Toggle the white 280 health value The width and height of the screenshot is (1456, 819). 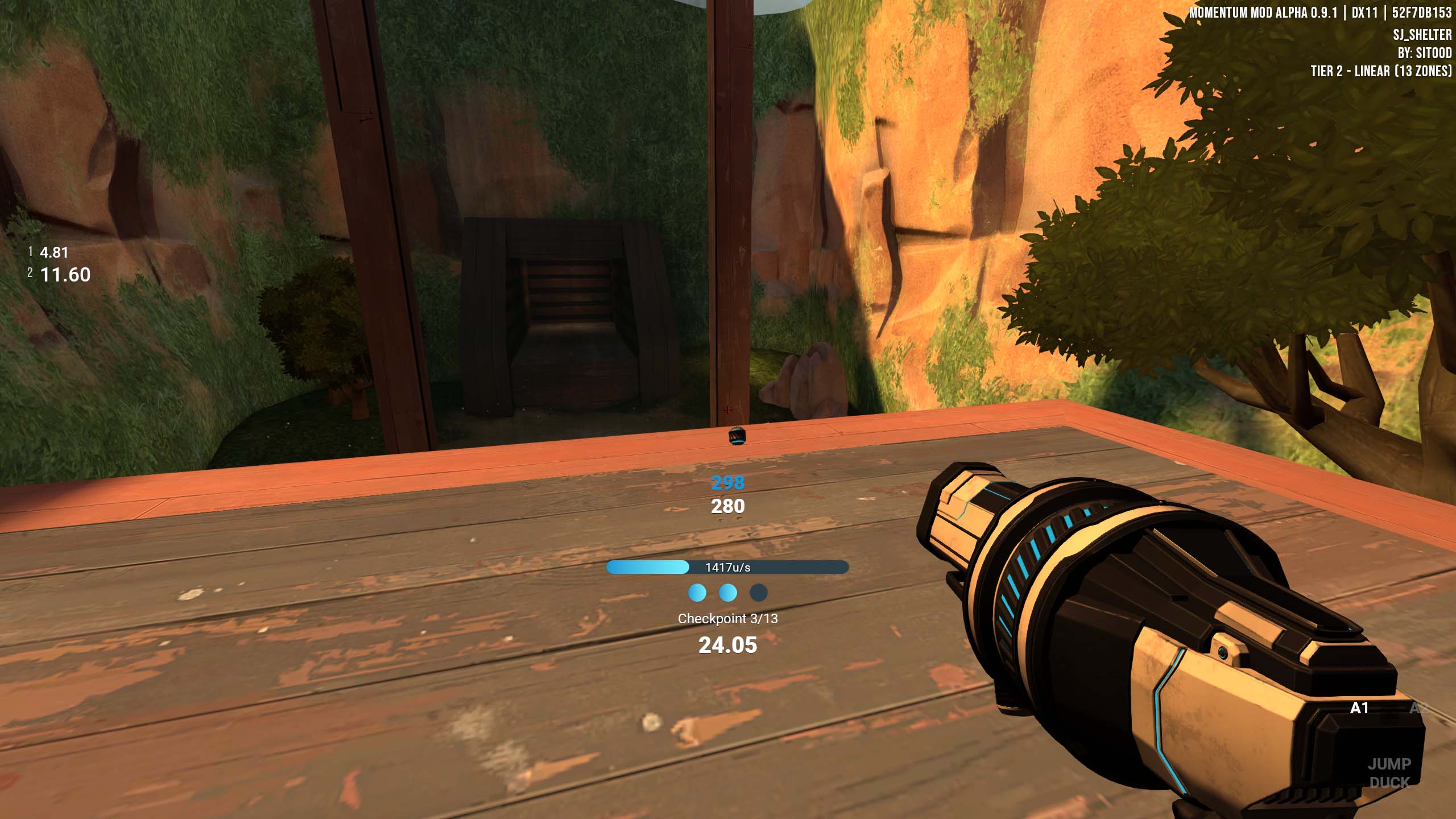[x=728, y=507]
